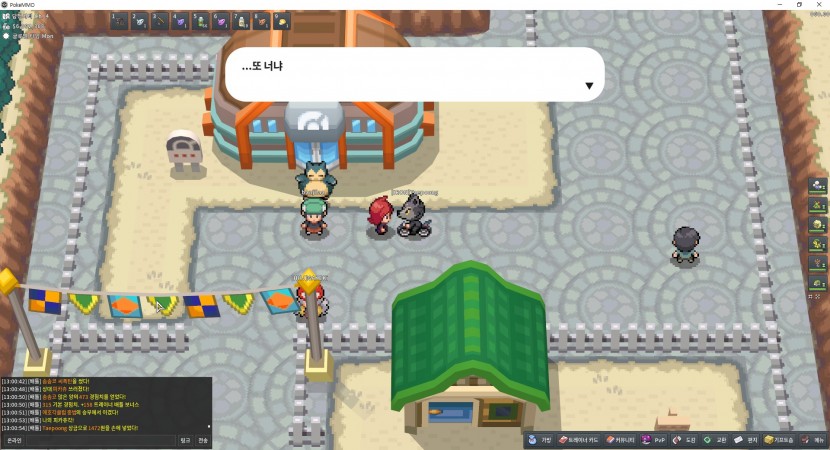
Task: Advance the dialogue with the down arrow
Action: click(x=589, y=86)
